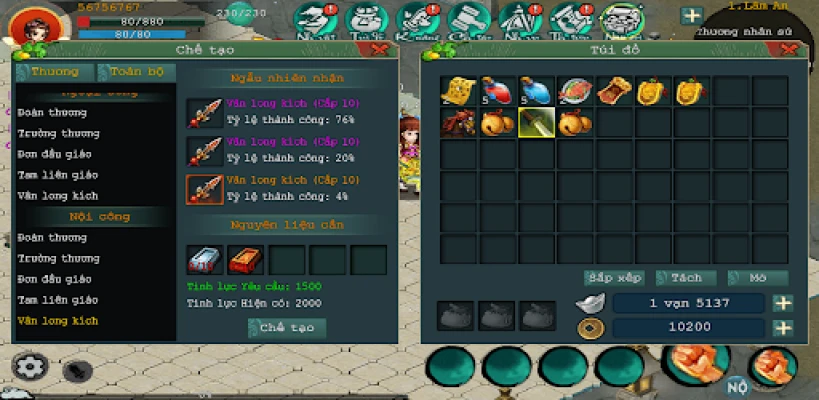Screen dimensions: 819x400
Task: Select the red potion in the bag
Action: 498,92
